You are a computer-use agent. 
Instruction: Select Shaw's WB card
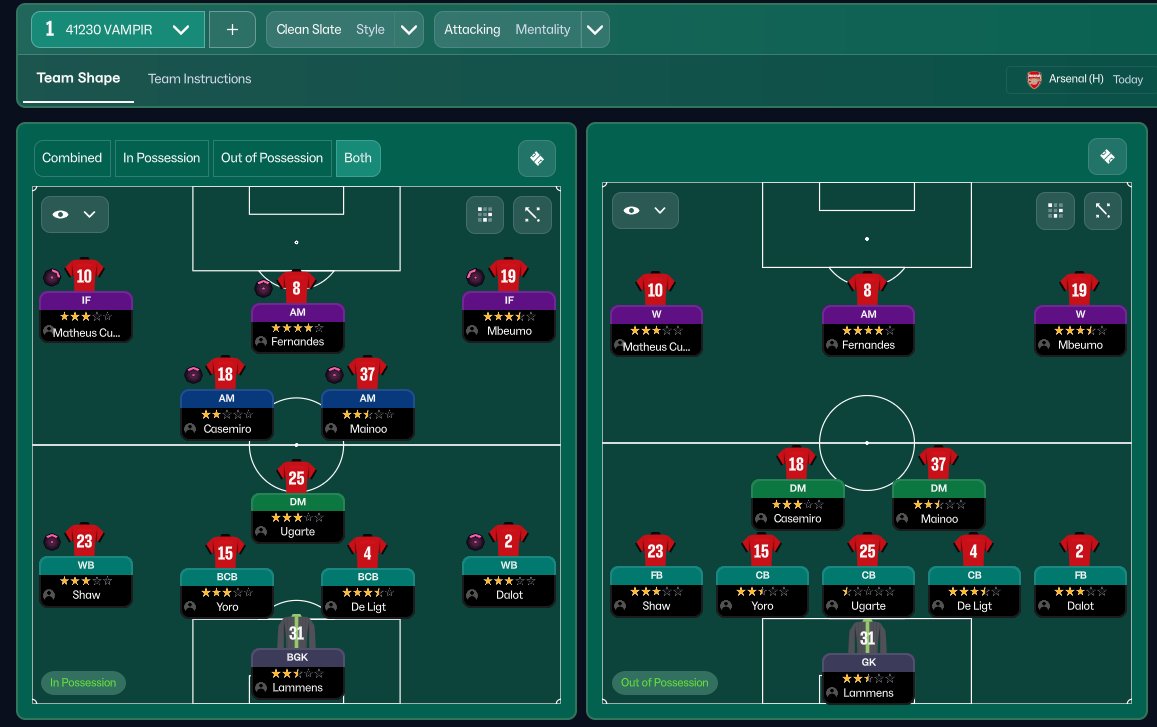(86, 580)
